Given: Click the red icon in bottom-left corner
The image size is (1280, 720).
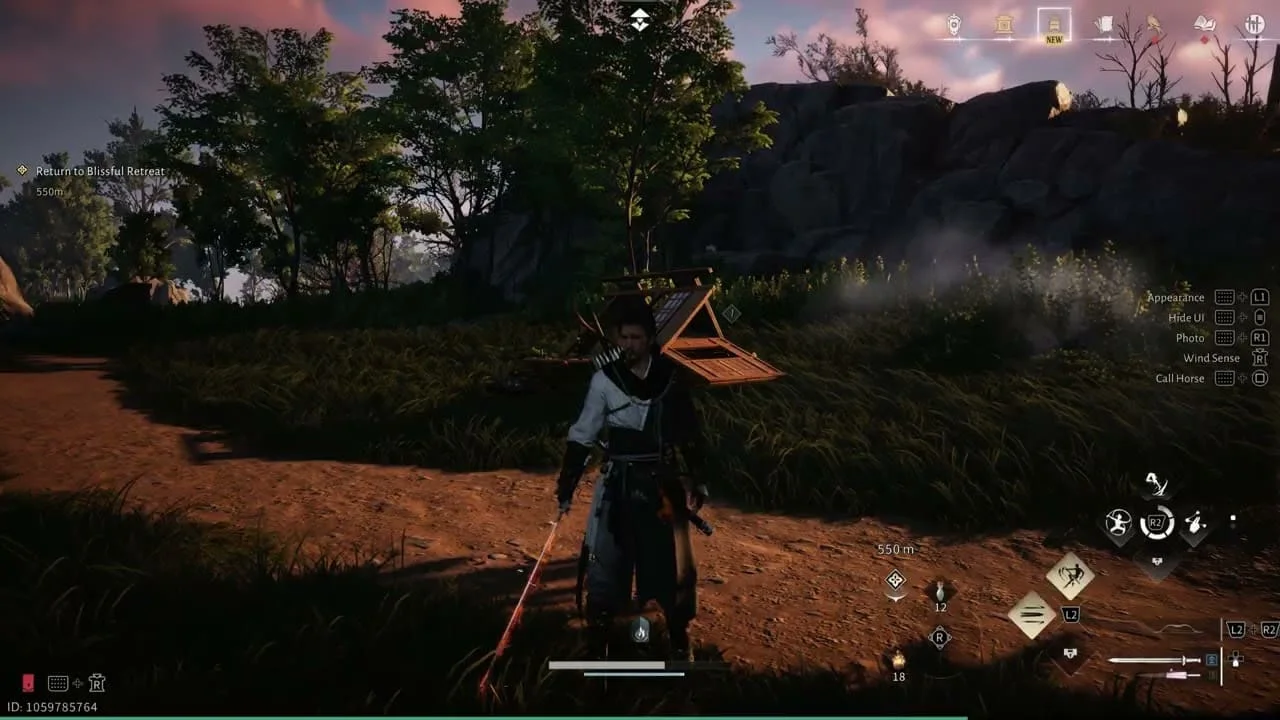Looking at the screenshot, I should point(28,683).
